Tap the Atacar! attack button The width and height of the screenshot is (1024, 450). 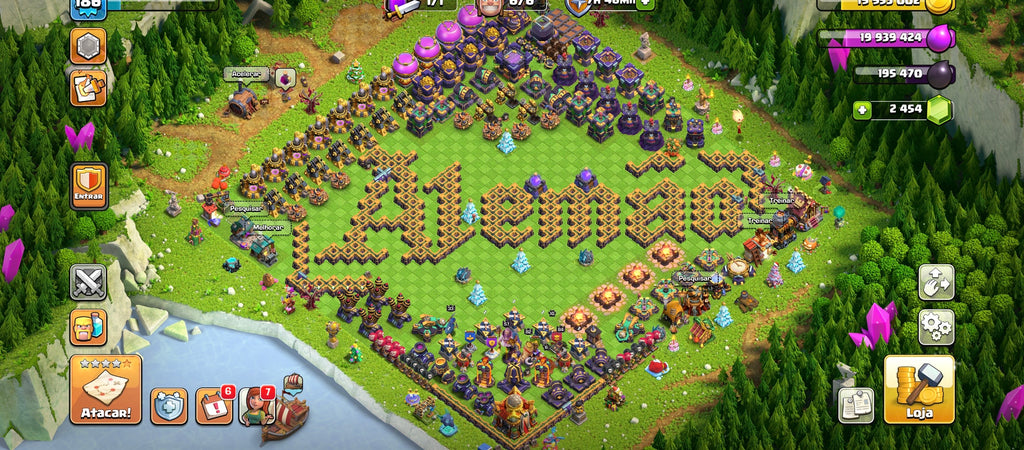coord(105,389)
